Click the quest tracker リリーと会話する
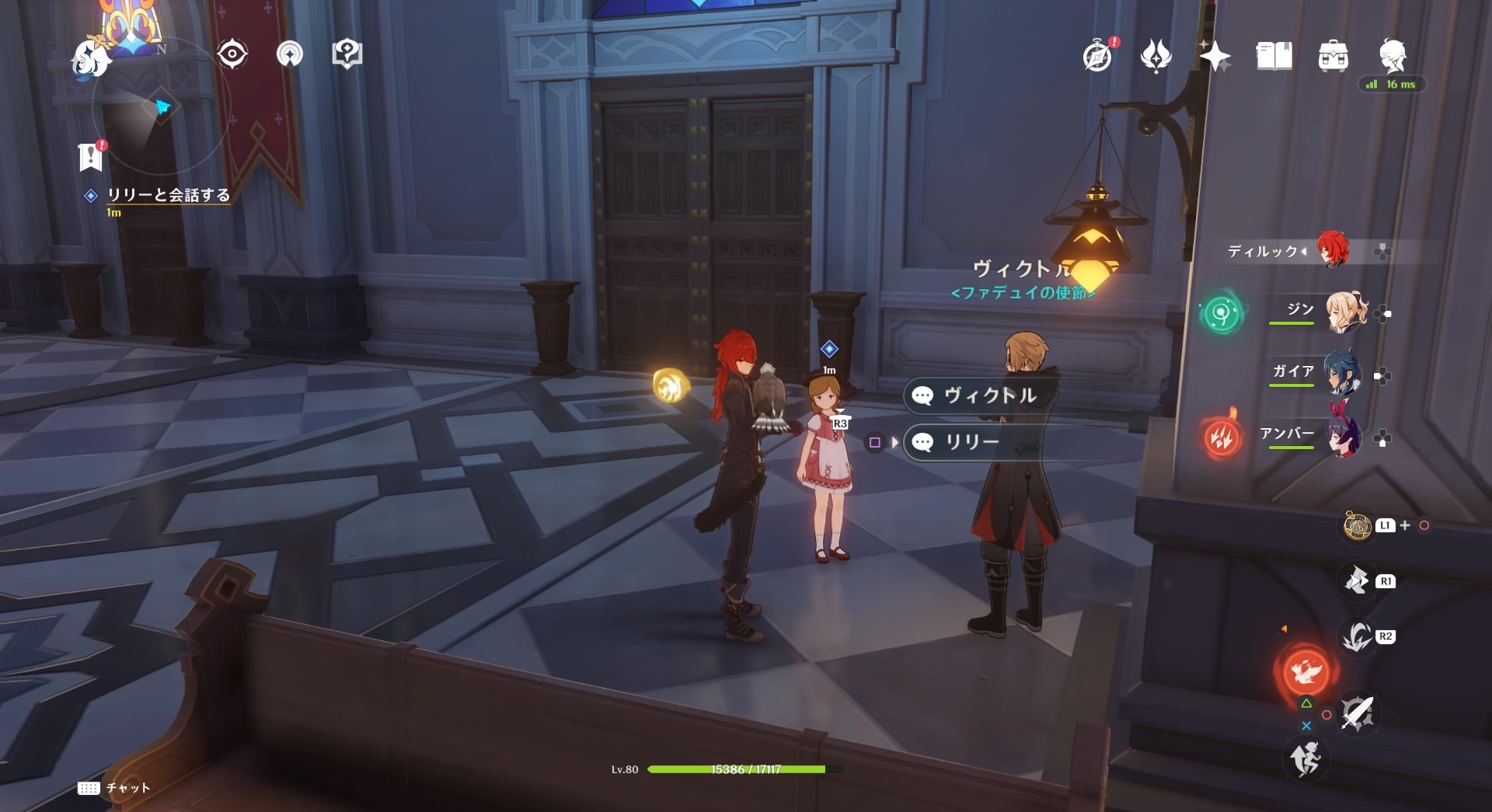 pyautogui.click(x=167, y=197)
